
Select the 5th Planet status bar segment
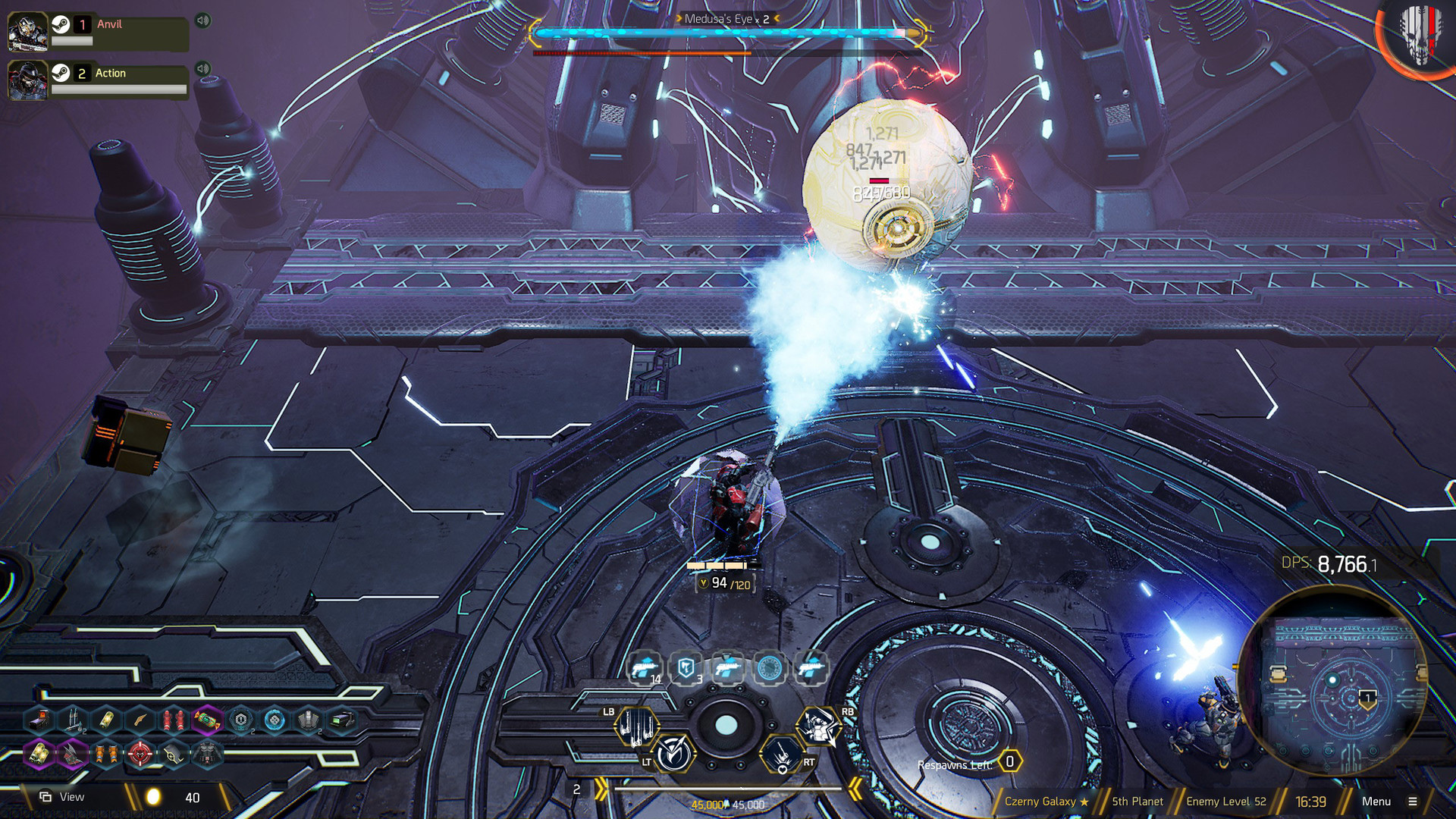1137,801
